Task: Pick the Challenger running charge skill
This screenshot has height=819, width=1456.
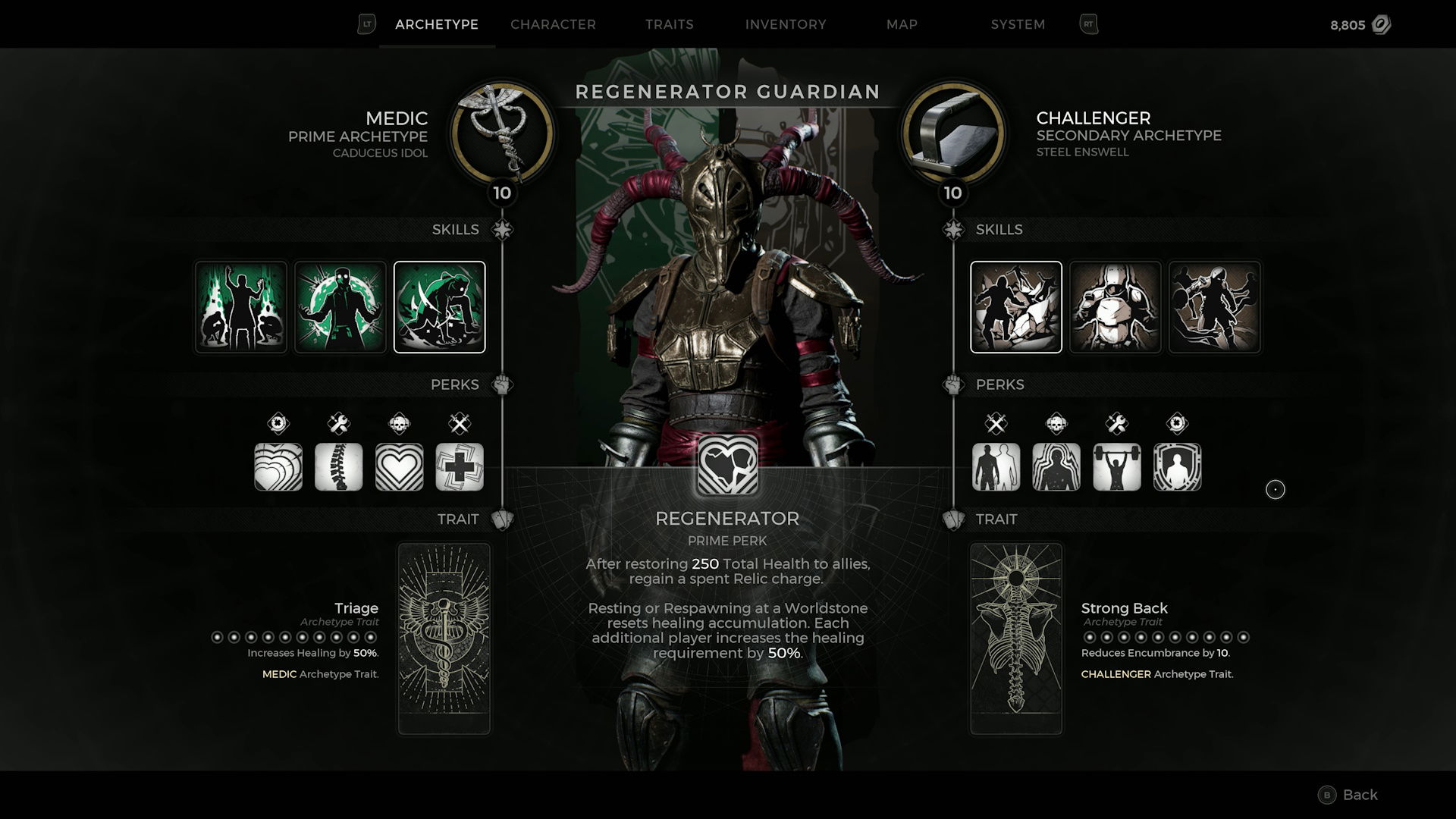Action: click(1214, 307)
